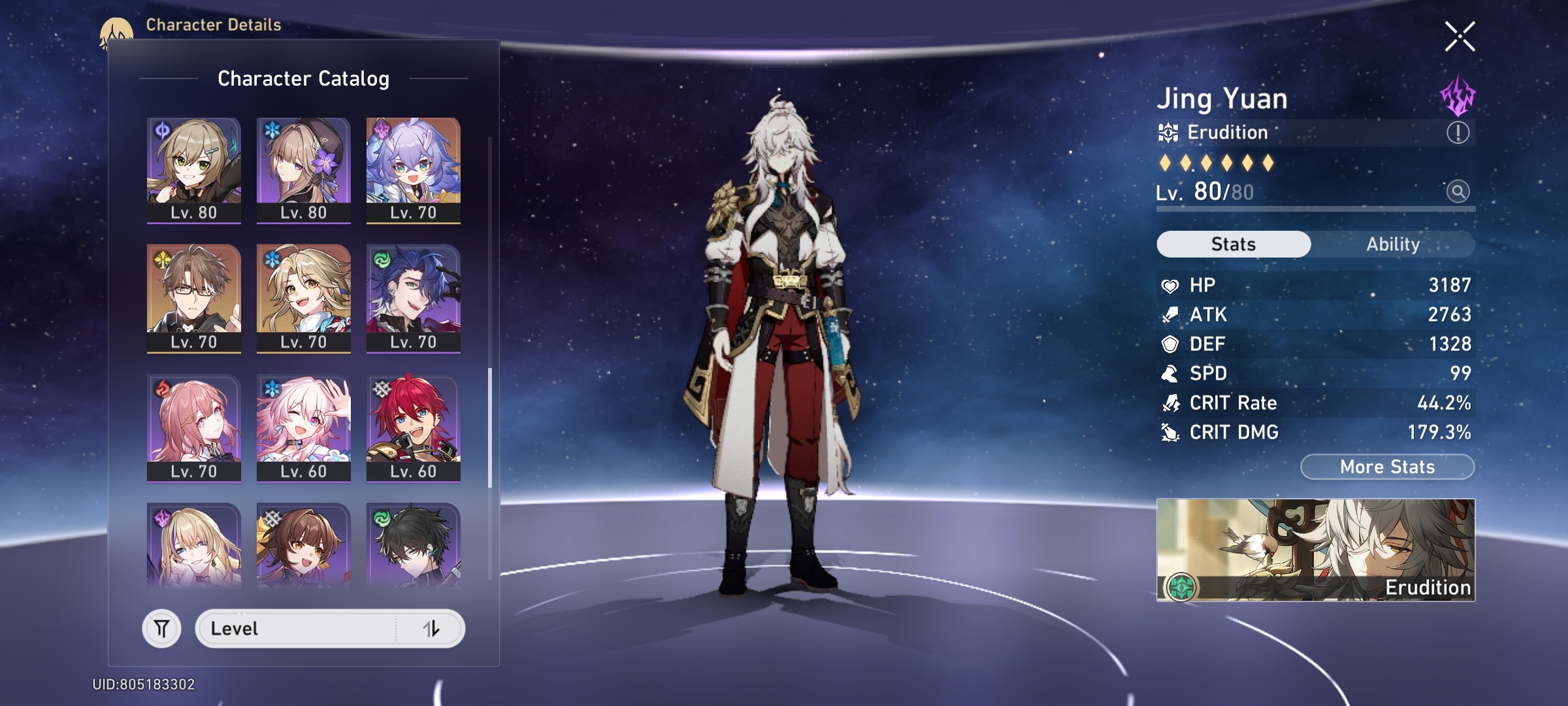
Task: Choose Herta from the Character Catalog
Action: 304,170
